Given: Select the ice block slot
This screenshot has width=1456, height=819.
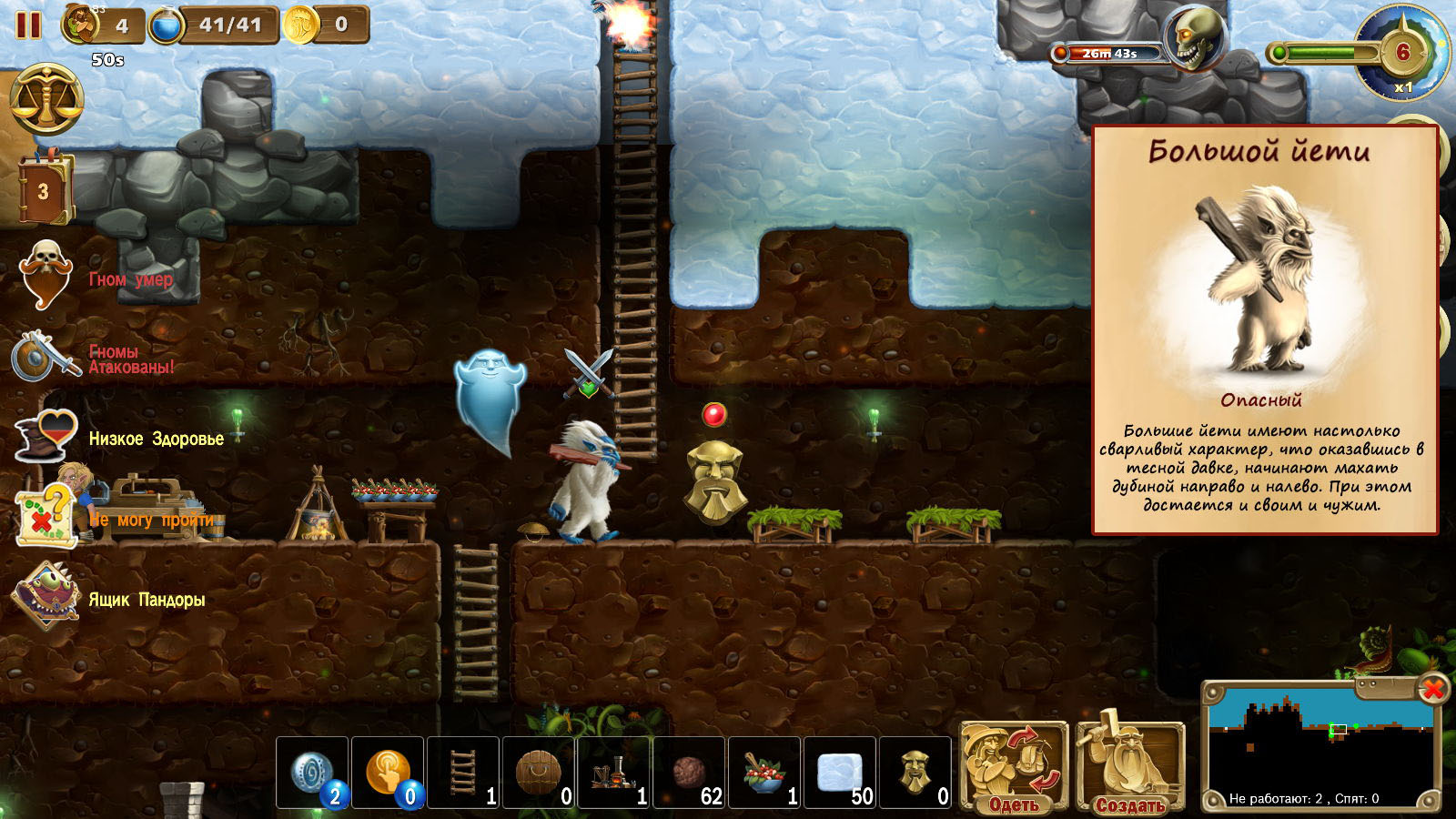Looking at the screenshot, I should click(x=840, y=773).
